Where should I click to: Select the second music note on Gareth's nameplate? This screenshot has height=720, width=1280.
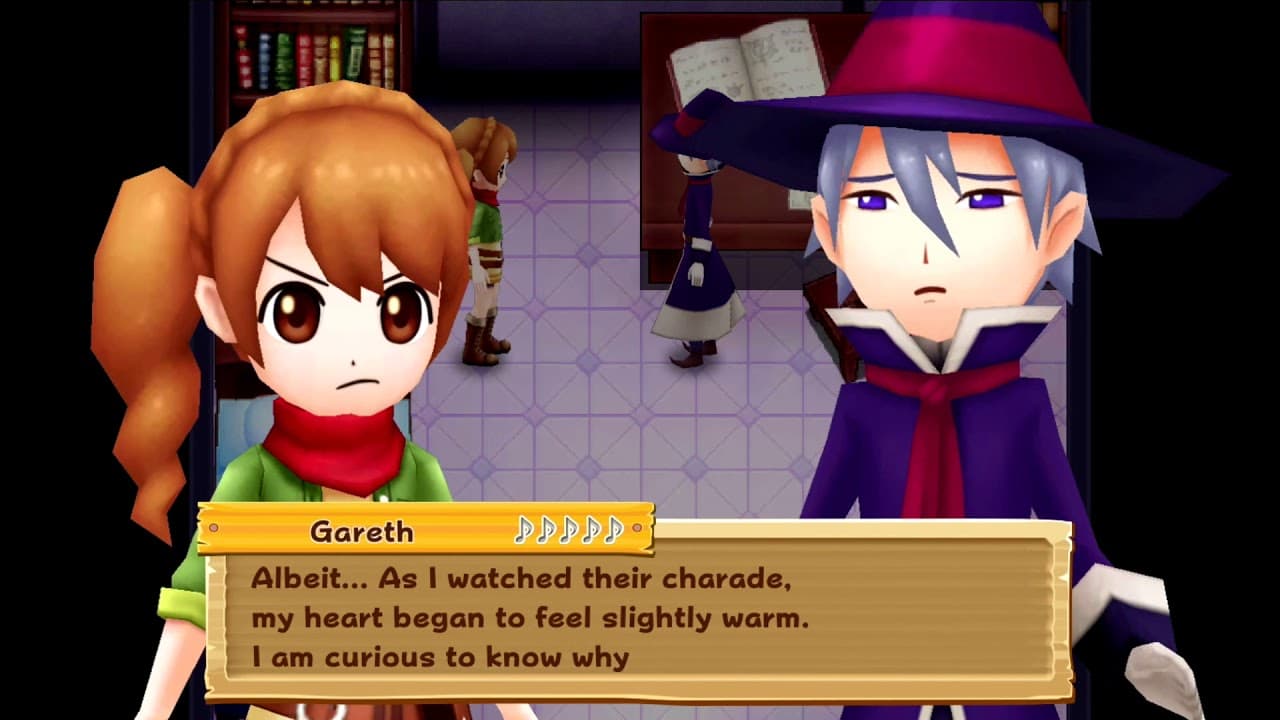point(546,529)
